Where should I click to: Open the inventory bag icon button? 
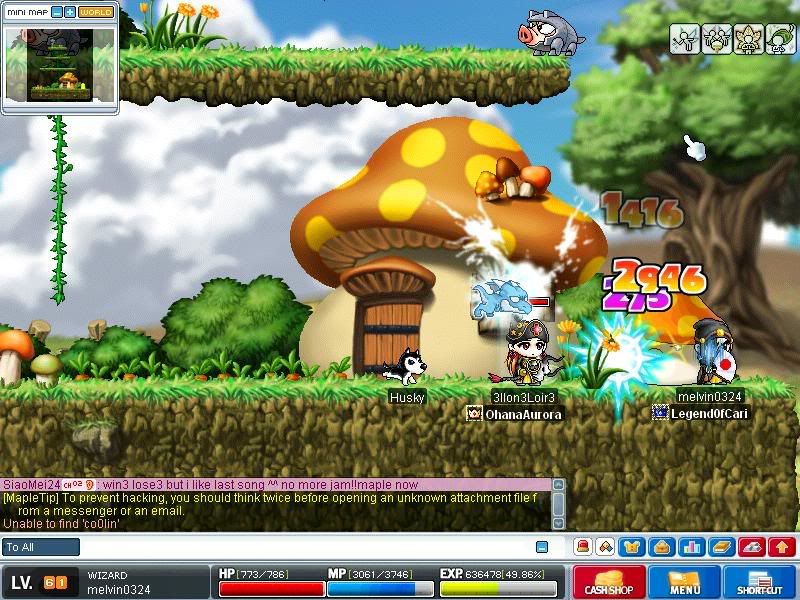[661, 547]
